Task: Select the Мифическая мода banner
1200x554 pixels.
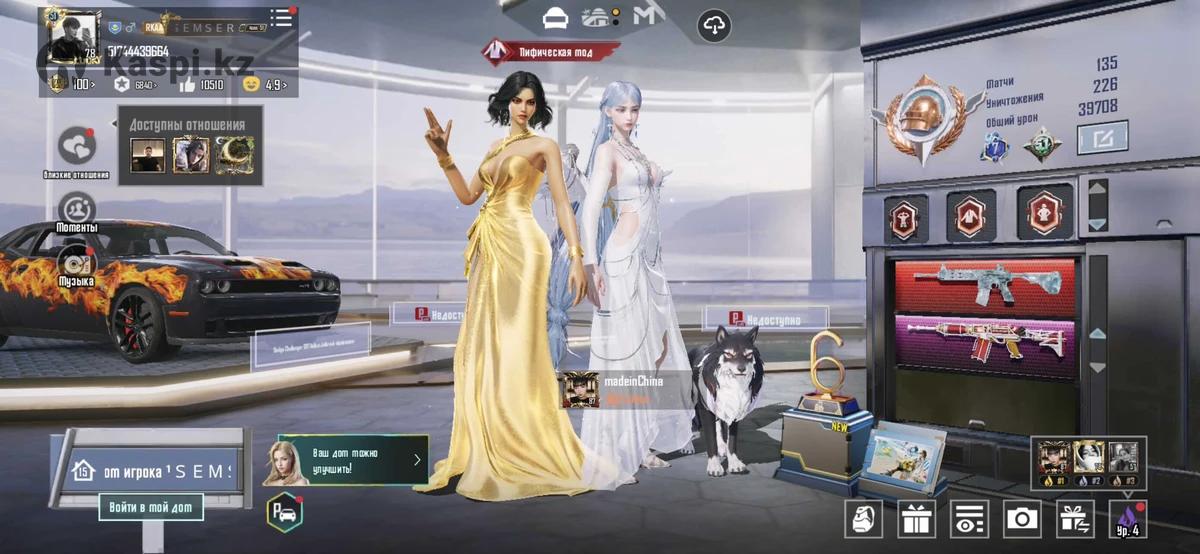Action: tap(551, 50)
